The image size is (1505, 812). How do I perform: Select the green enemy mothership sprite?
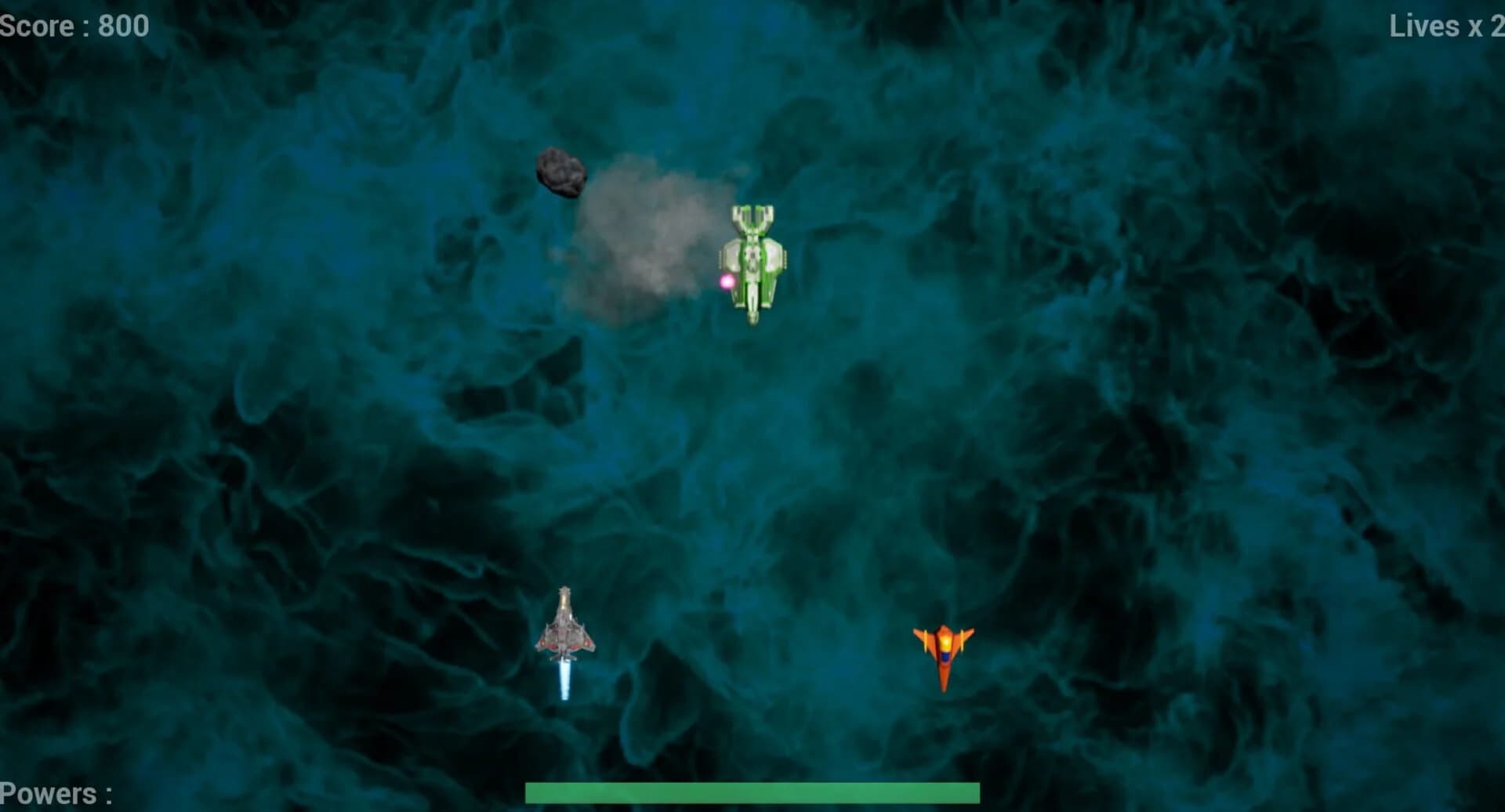coord(752,263)
